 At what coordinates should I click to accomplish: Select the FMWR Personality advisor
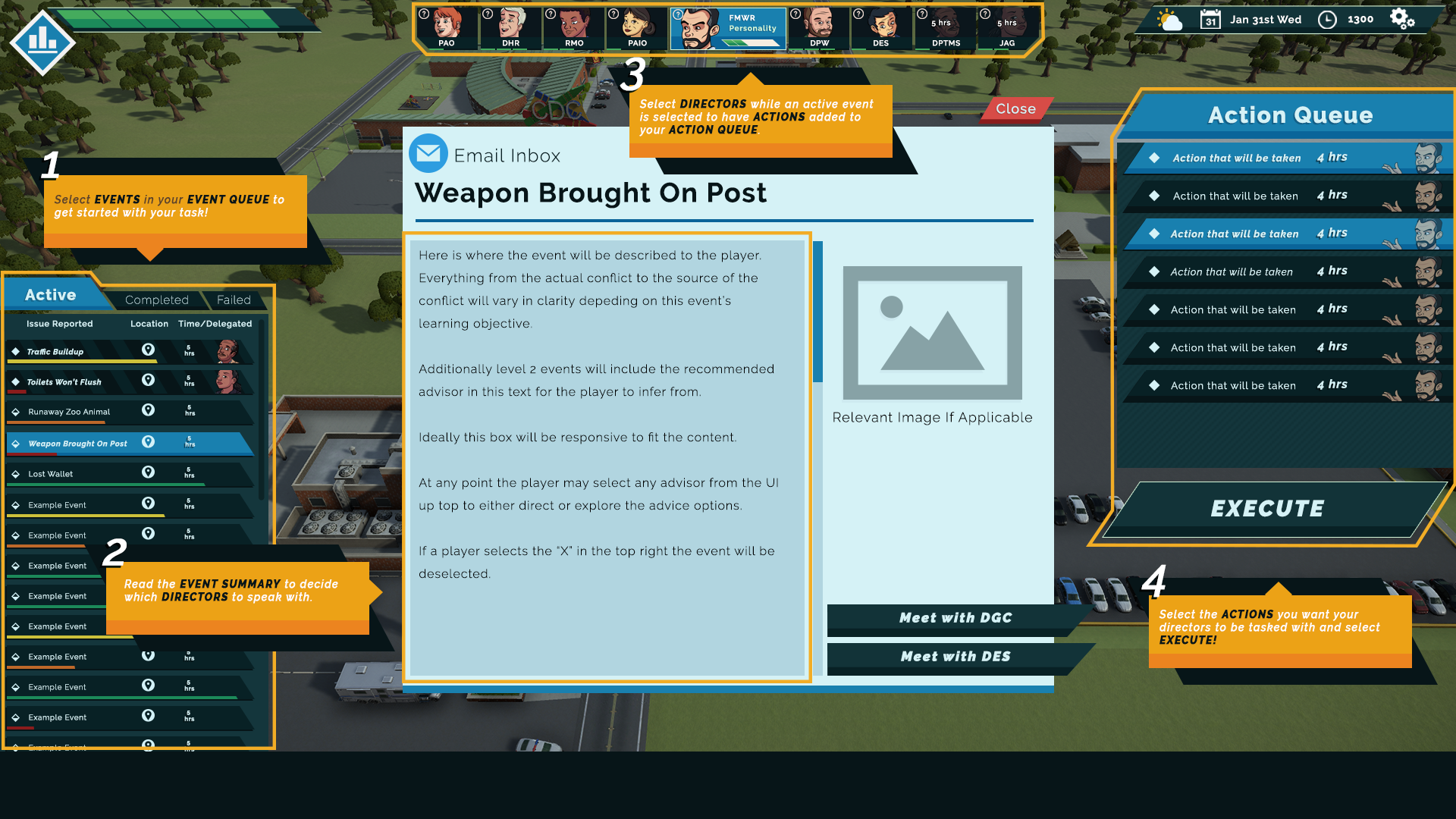pyautogui.click(x=726, y=29)
